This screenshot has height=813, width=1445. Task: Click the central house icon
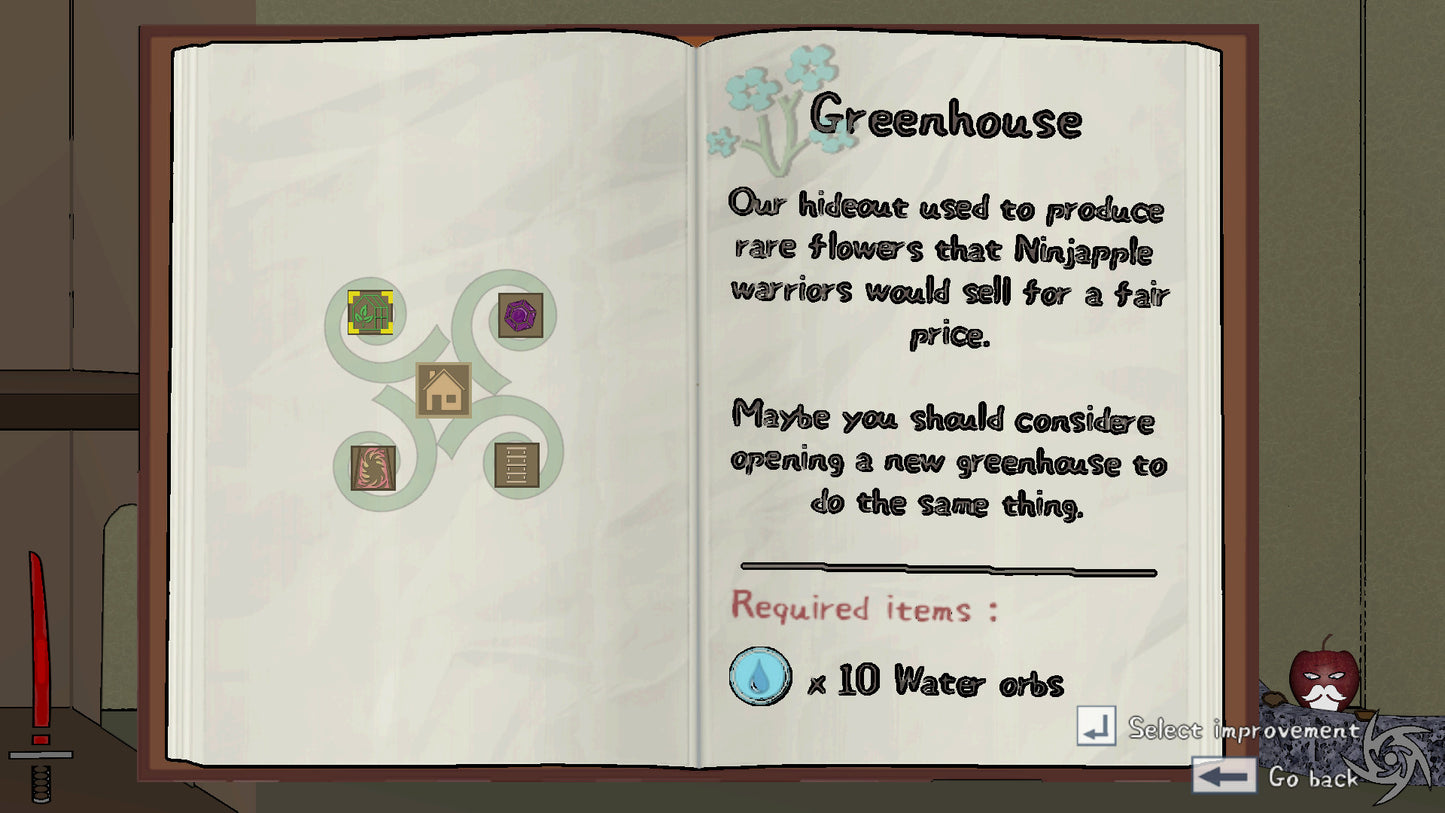pyautogui.click(x=444, y=390)
